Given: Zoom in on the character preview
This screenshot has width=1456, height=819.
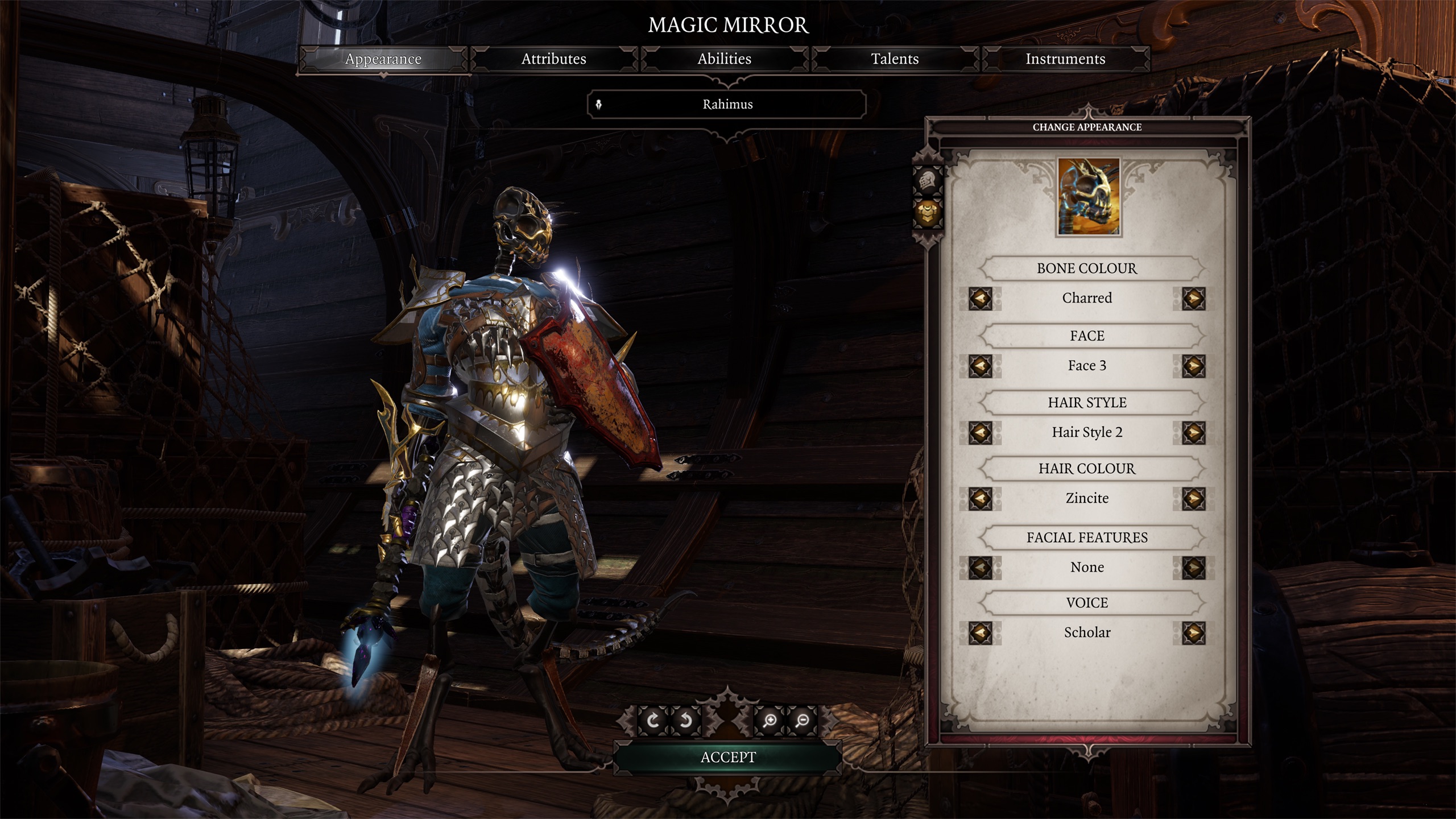Looking at the screenshot, I should pos(770,721).
